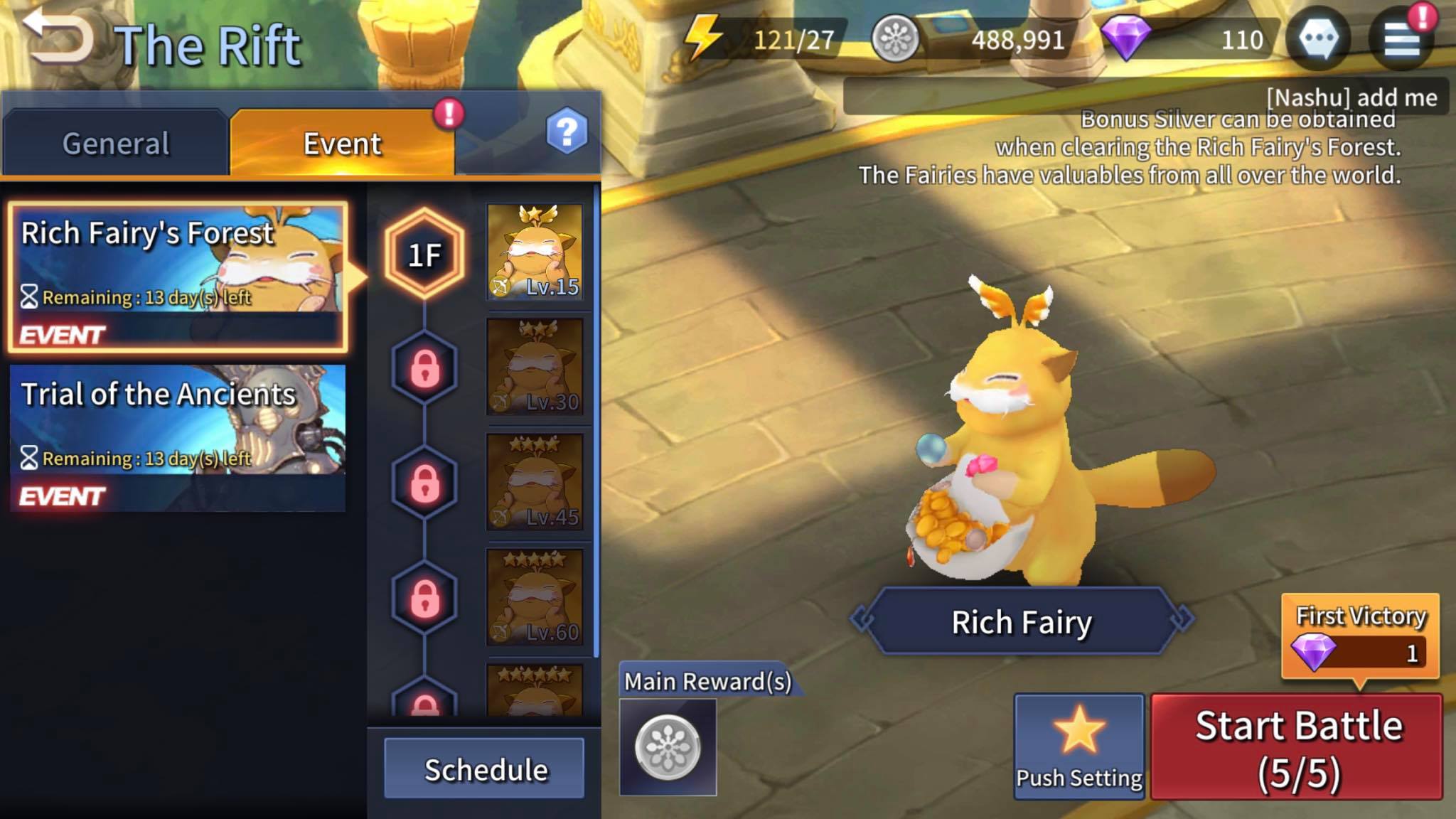Tap the locked Lv.60 stage thumbnail
This screenshot has width=1456, height=819.
point(535,597)
